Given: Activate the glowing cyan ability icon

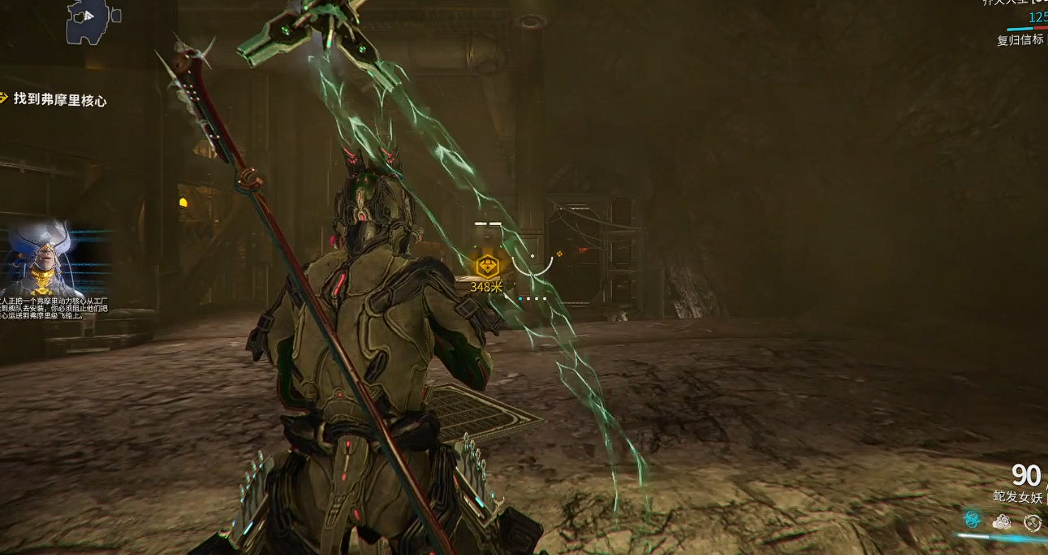Looking at the screenshot, I should point(971,520).
